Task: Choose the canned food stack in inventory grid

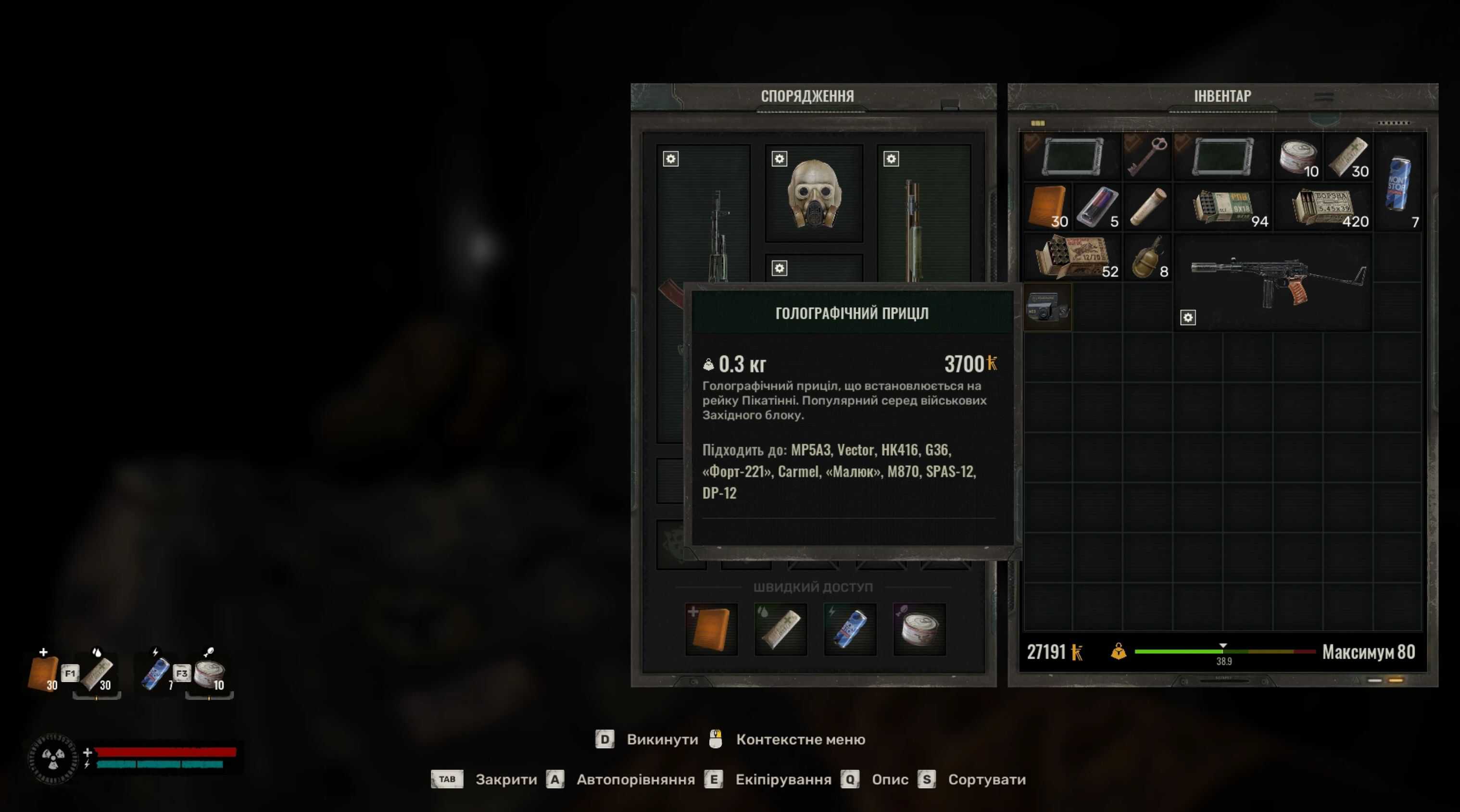Action: click(1297, 156)
